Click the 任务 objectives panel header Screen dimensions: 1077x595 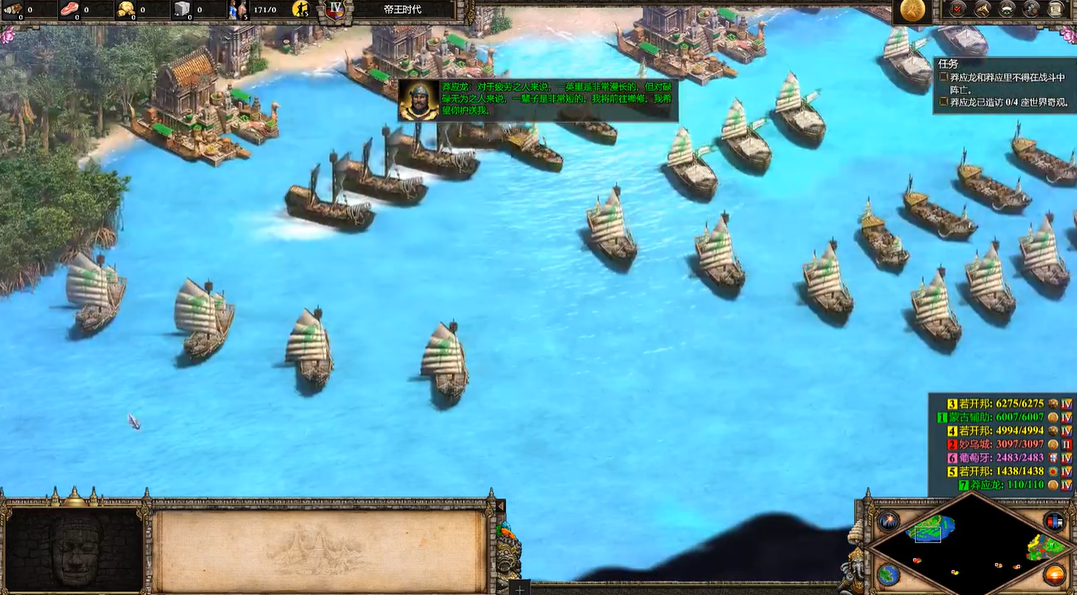pos(948,63)
